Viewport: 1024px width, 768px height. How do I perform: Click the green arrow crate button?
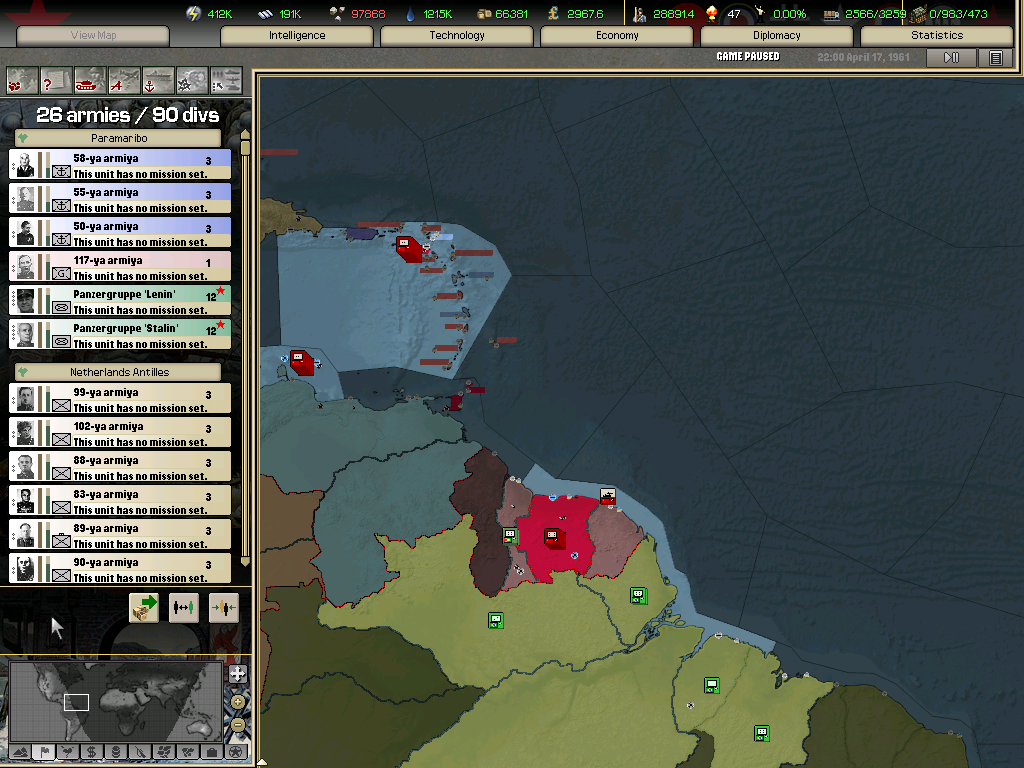pyautogui.click(x=144, y=607)
